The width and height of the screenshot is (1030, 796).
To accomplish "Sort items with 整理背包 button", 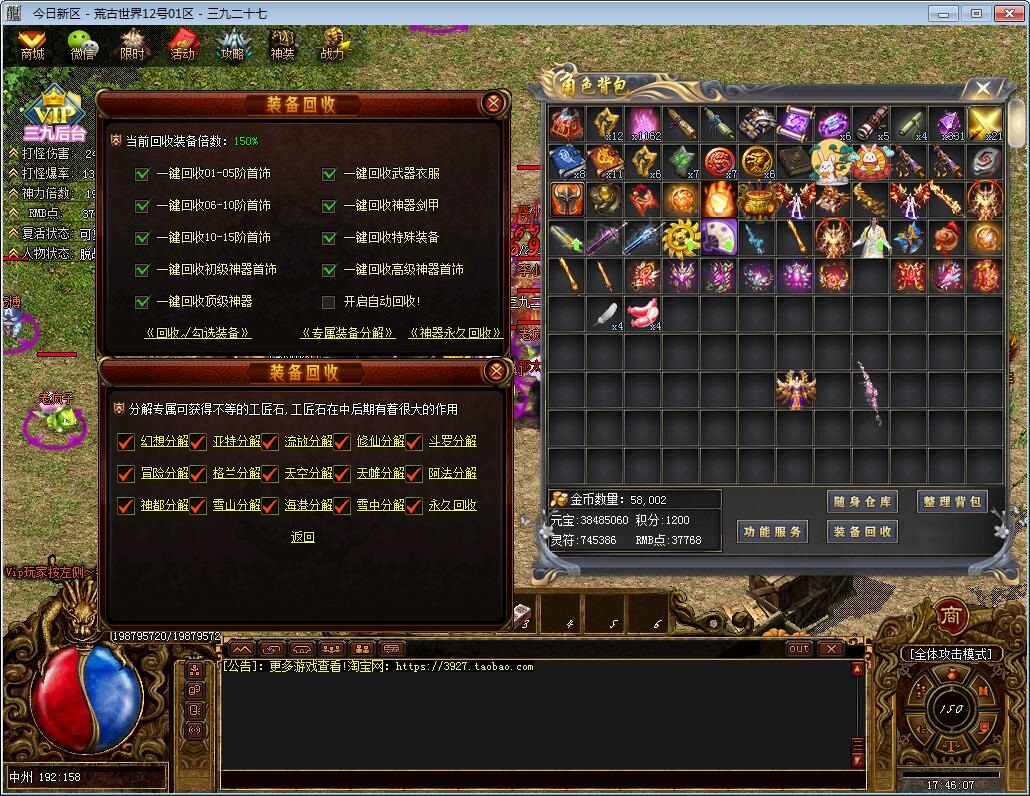I will pyautogui.click(x=952, y=502).
